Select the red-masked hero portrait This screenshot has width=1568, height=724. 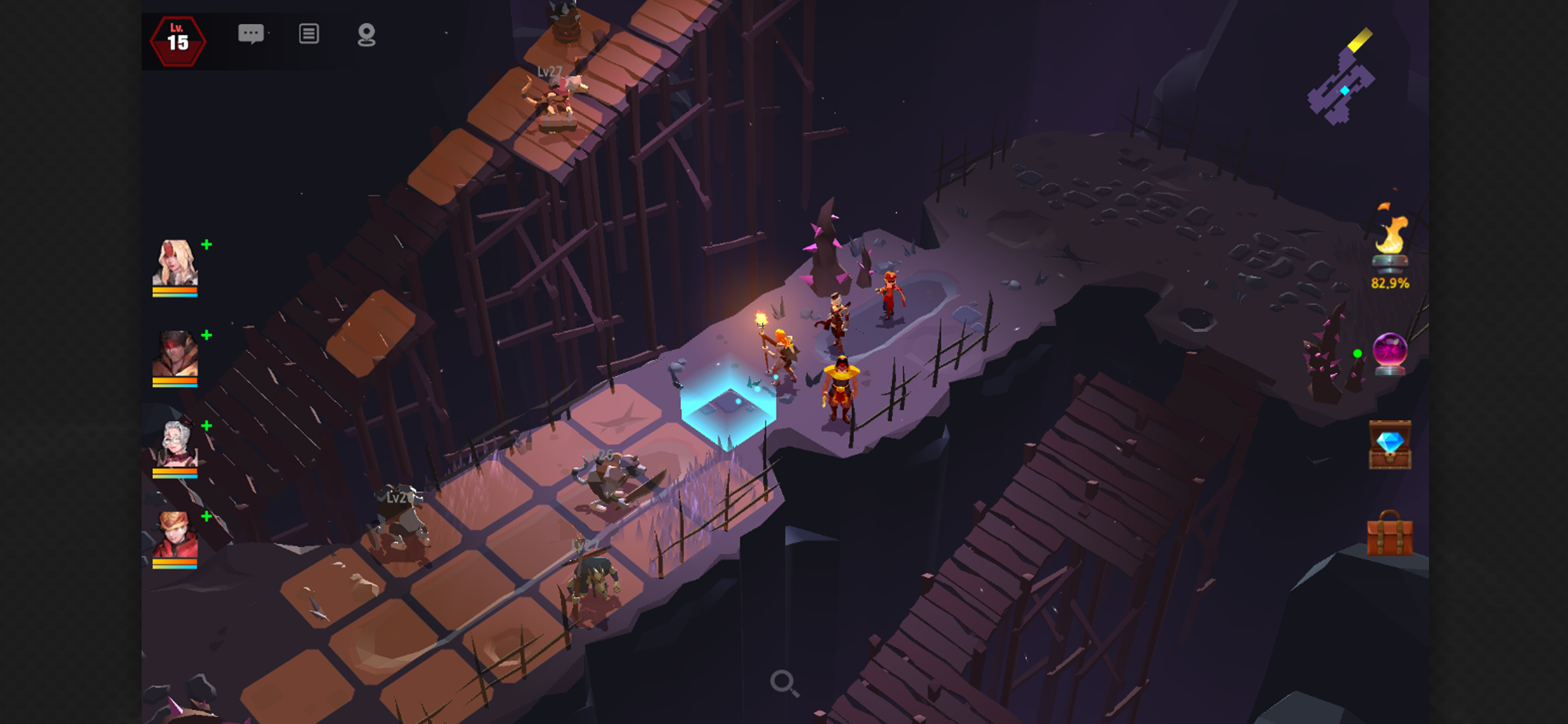tap(175, 355)
